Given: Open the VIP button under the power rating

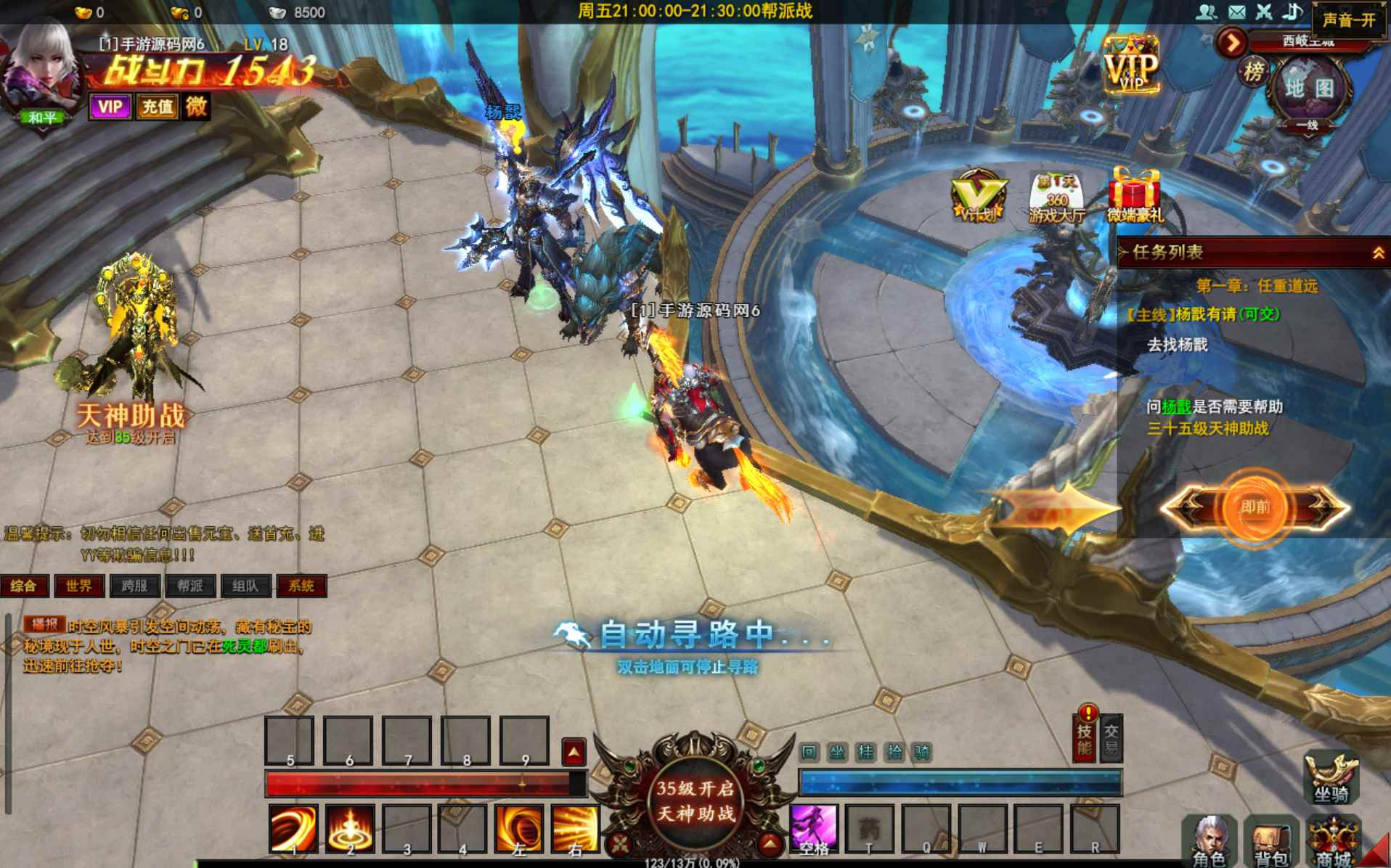Looking at the screenshot, I should click(110, 107).
